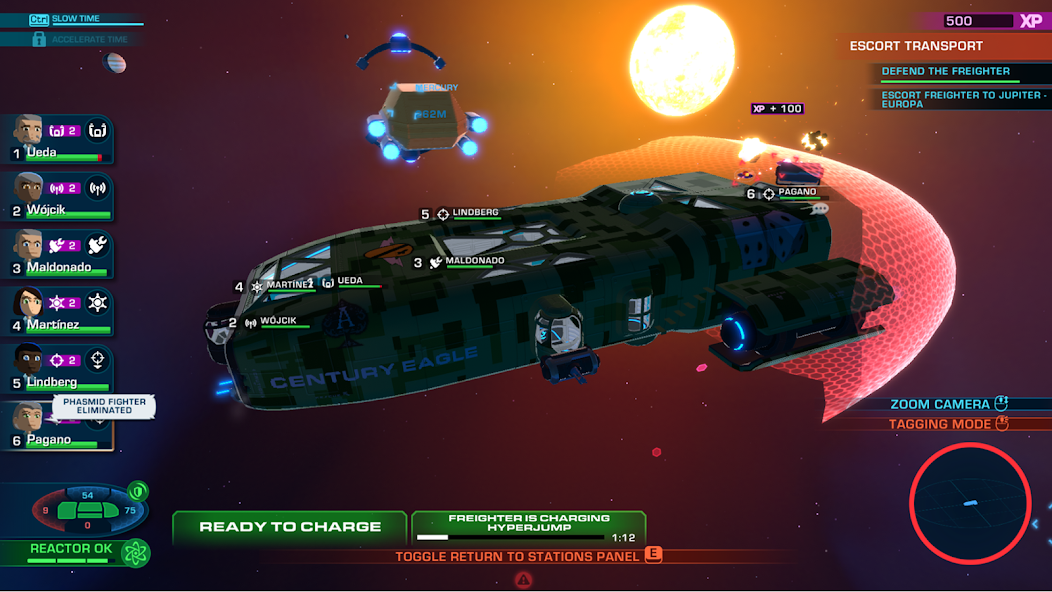Screen dimensions: 1052x592
Task: Click the Freighter Charging Hyperjump panel
Action: coord(528,527)
